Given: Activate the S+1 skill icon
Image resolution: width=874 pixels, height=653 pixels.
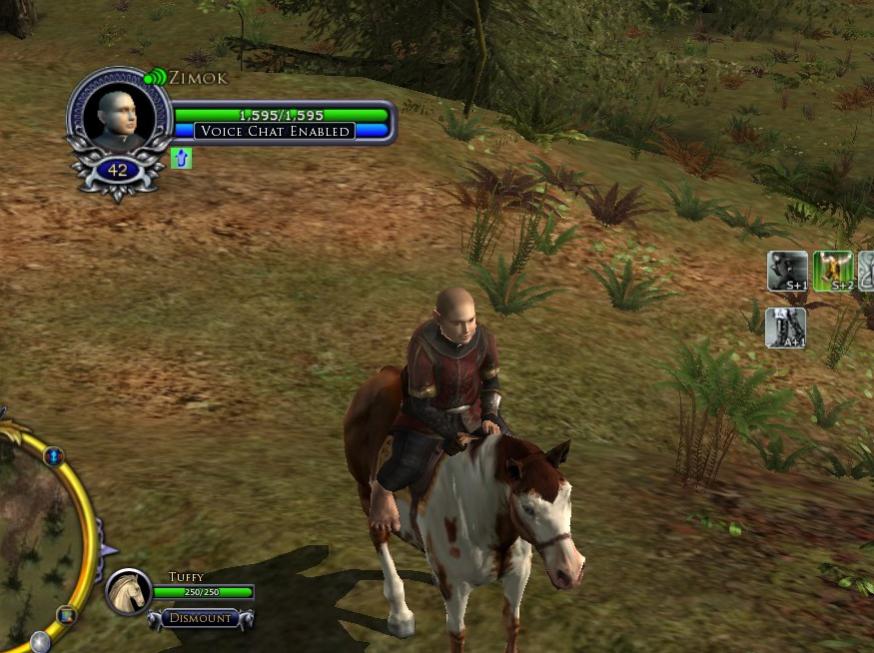Looking at the screenshot, I should 787,271.
